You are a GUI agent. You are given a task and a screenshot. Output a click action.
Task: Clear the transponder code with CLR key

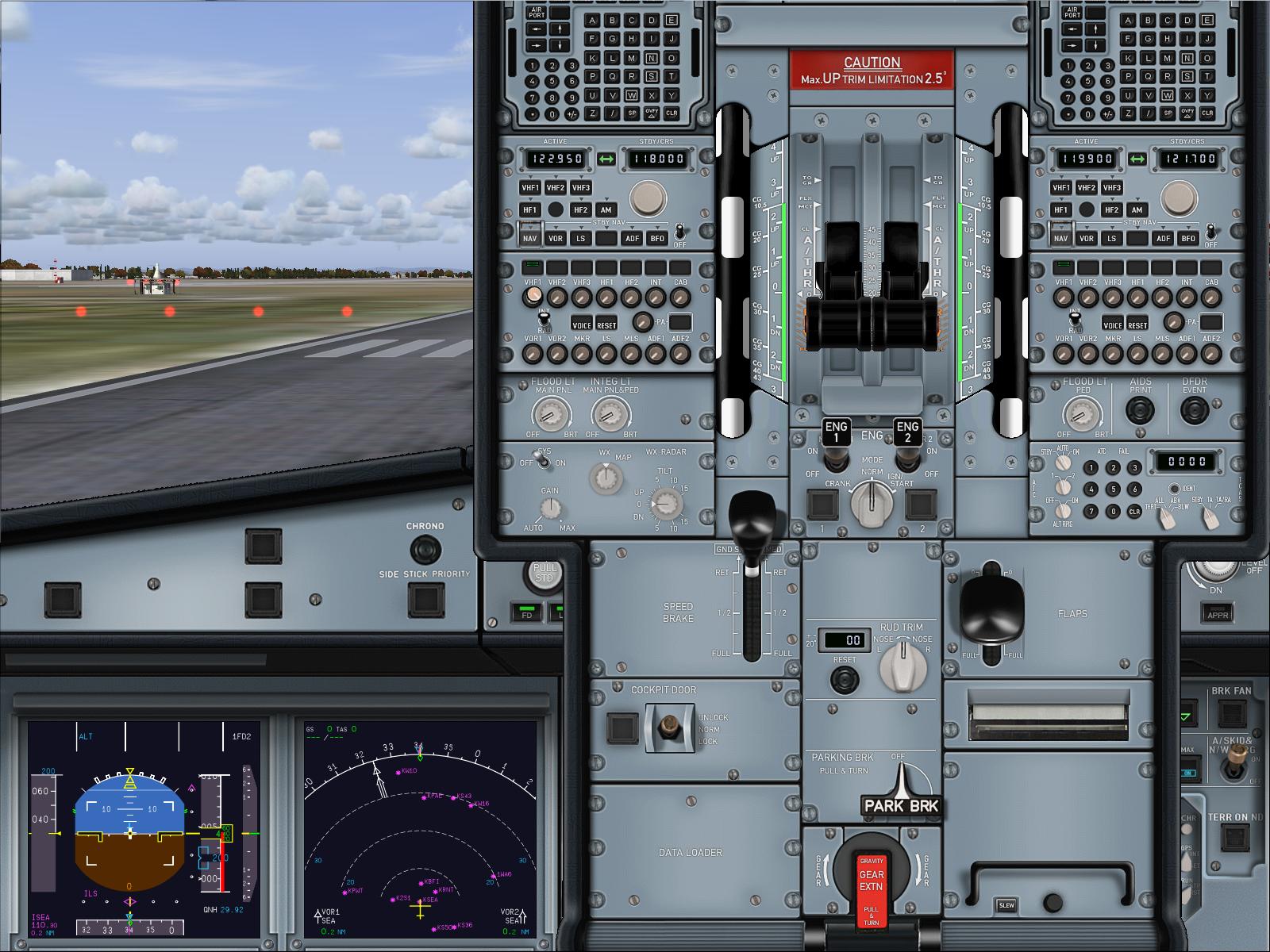click(1134, 512)
